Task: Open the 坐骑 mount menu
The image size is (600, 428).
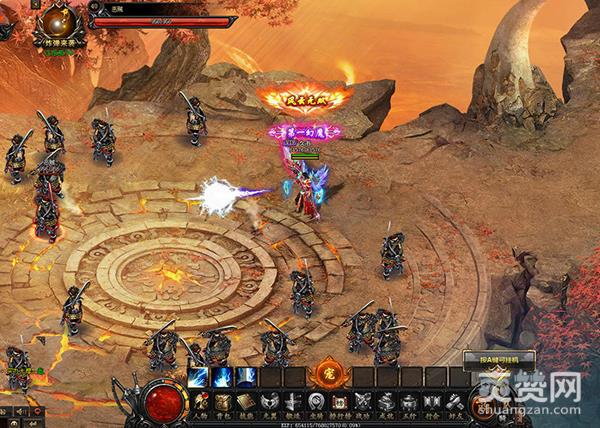Action: click(315, 403)
